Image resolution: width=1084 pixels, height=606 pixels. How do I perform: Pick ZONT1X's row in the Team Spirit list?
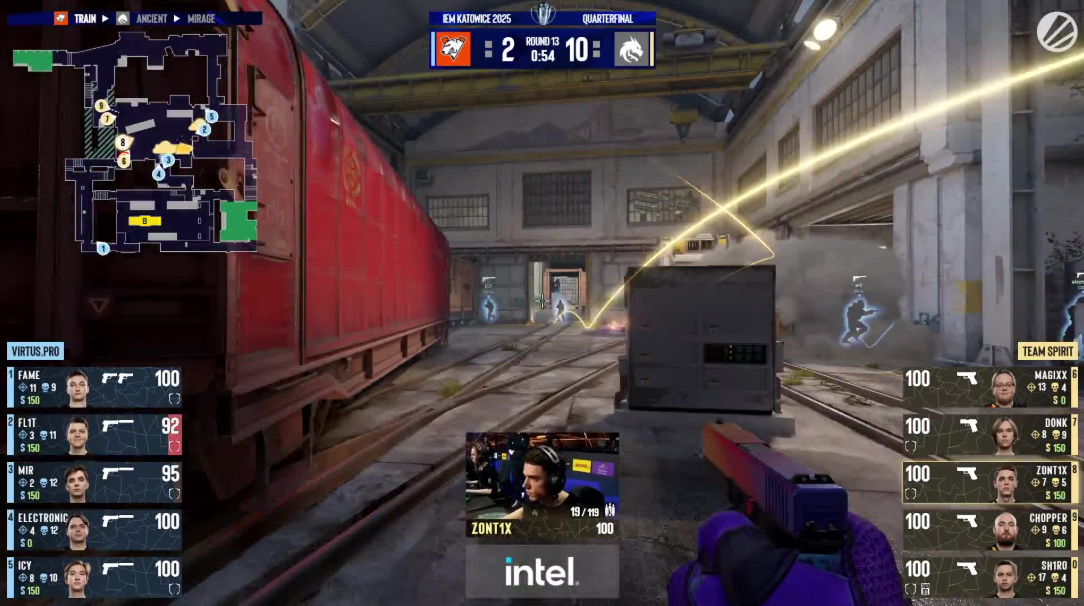pyautogui.click(x=990, y=482)
